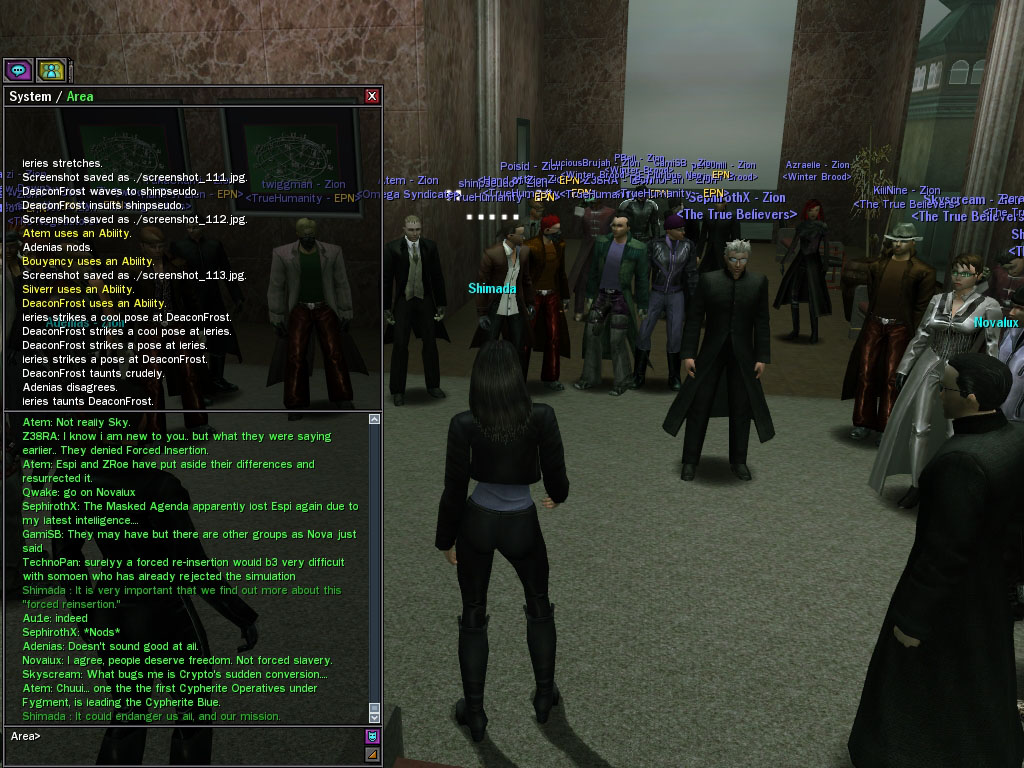Close the System / Area chat window
The image size is (1024, 768).
pyautogui.click(x=372, y=96)
